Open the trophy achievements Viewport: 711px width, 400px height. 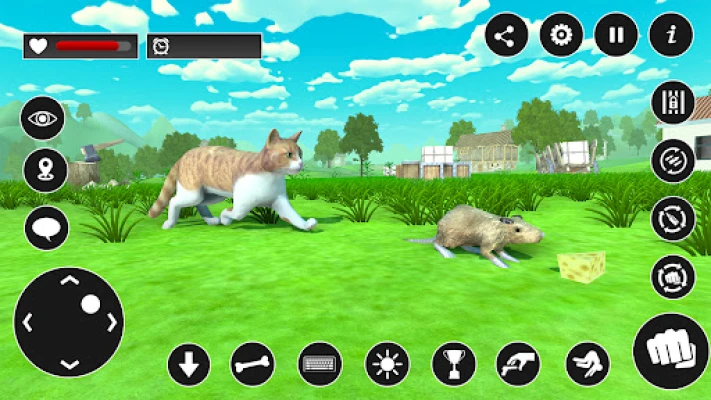tap(453, 364)
